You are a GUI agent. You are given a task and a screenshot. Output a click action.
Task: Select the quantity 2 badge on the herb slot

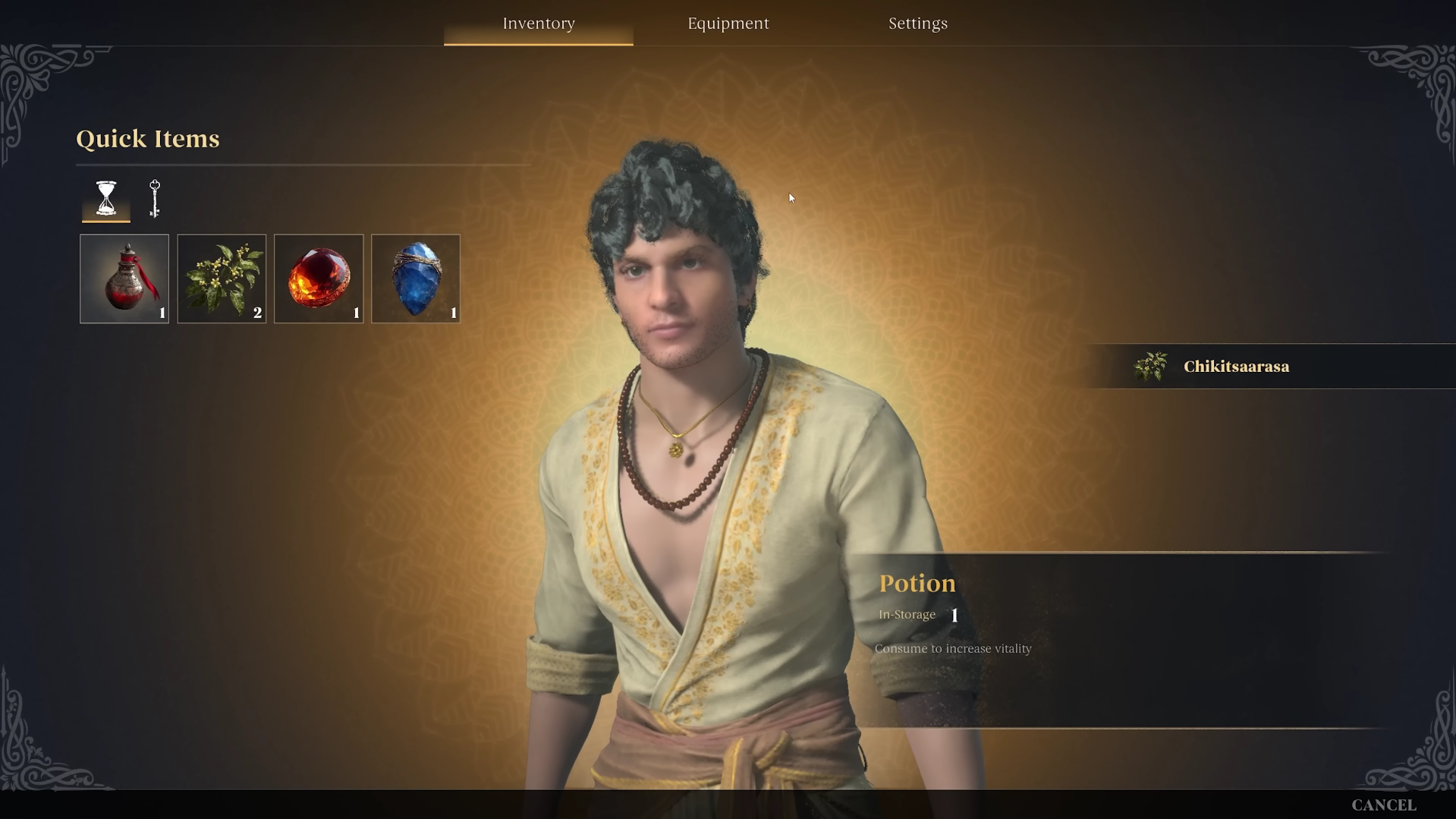coord(257,311)
